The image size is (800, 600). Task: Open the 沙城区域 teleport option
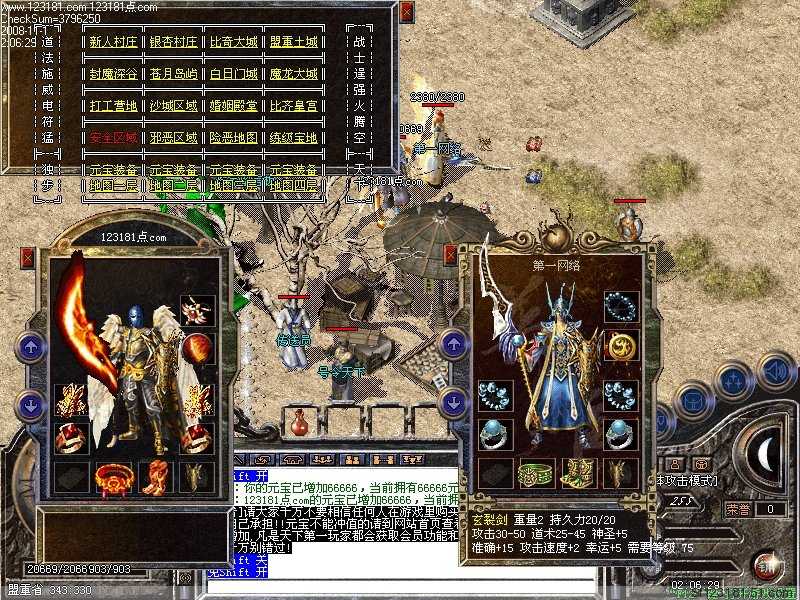(x=173, y=106)
